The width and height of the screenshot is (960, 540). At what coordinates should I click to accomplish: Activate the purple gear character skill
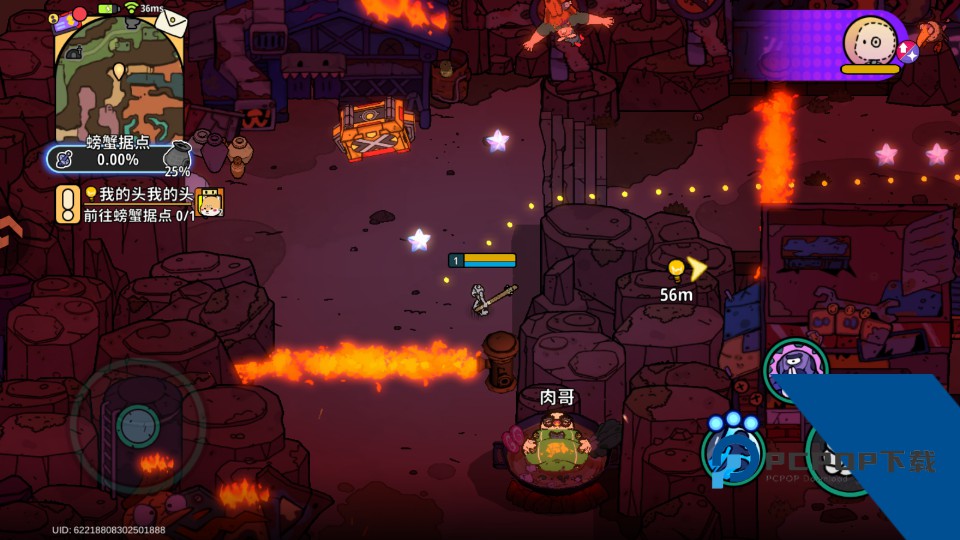[795, 368]
